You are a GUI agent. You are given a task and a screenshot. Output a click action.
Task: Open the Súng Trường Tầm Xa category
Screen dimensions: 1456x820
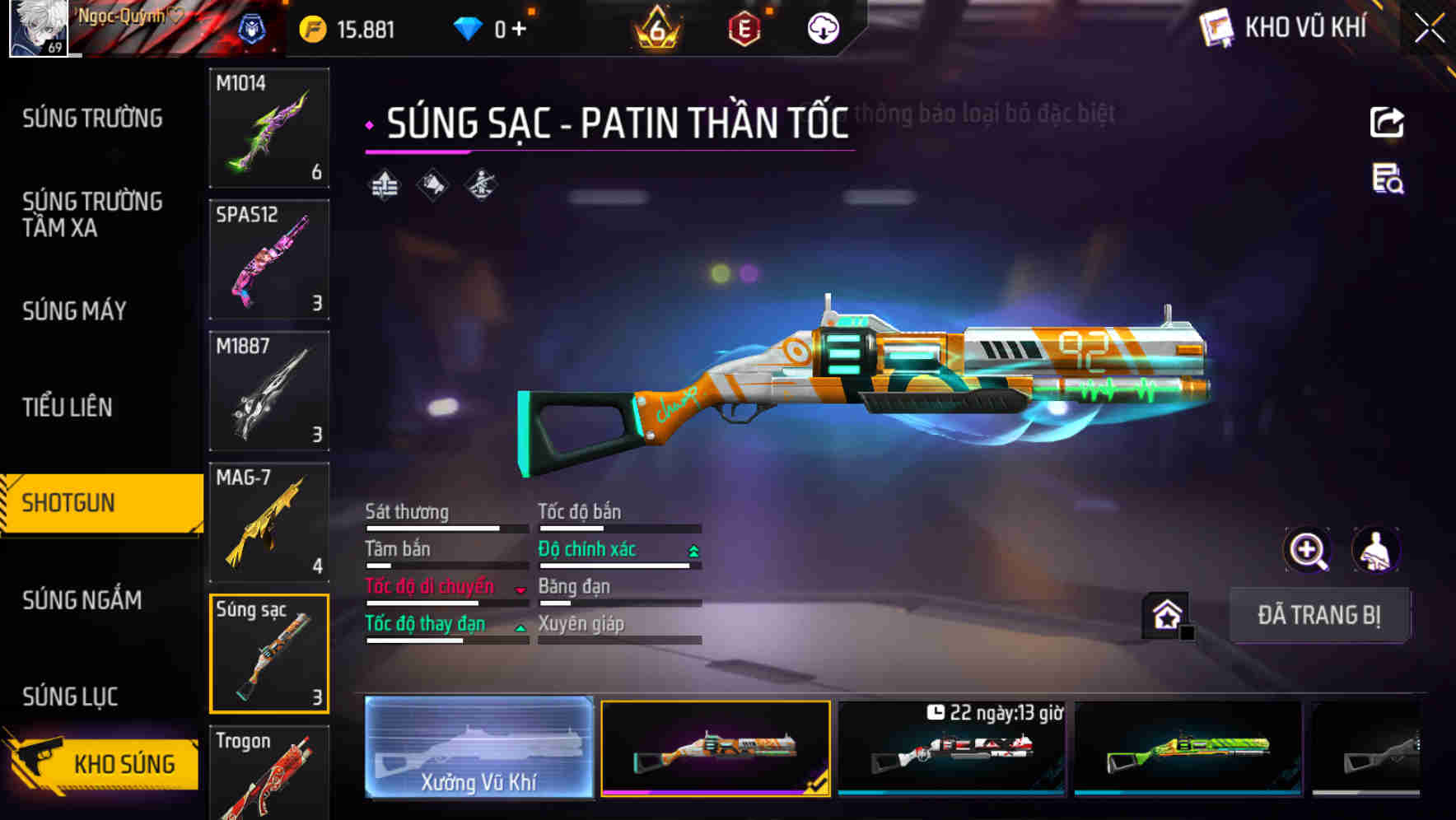92,214
